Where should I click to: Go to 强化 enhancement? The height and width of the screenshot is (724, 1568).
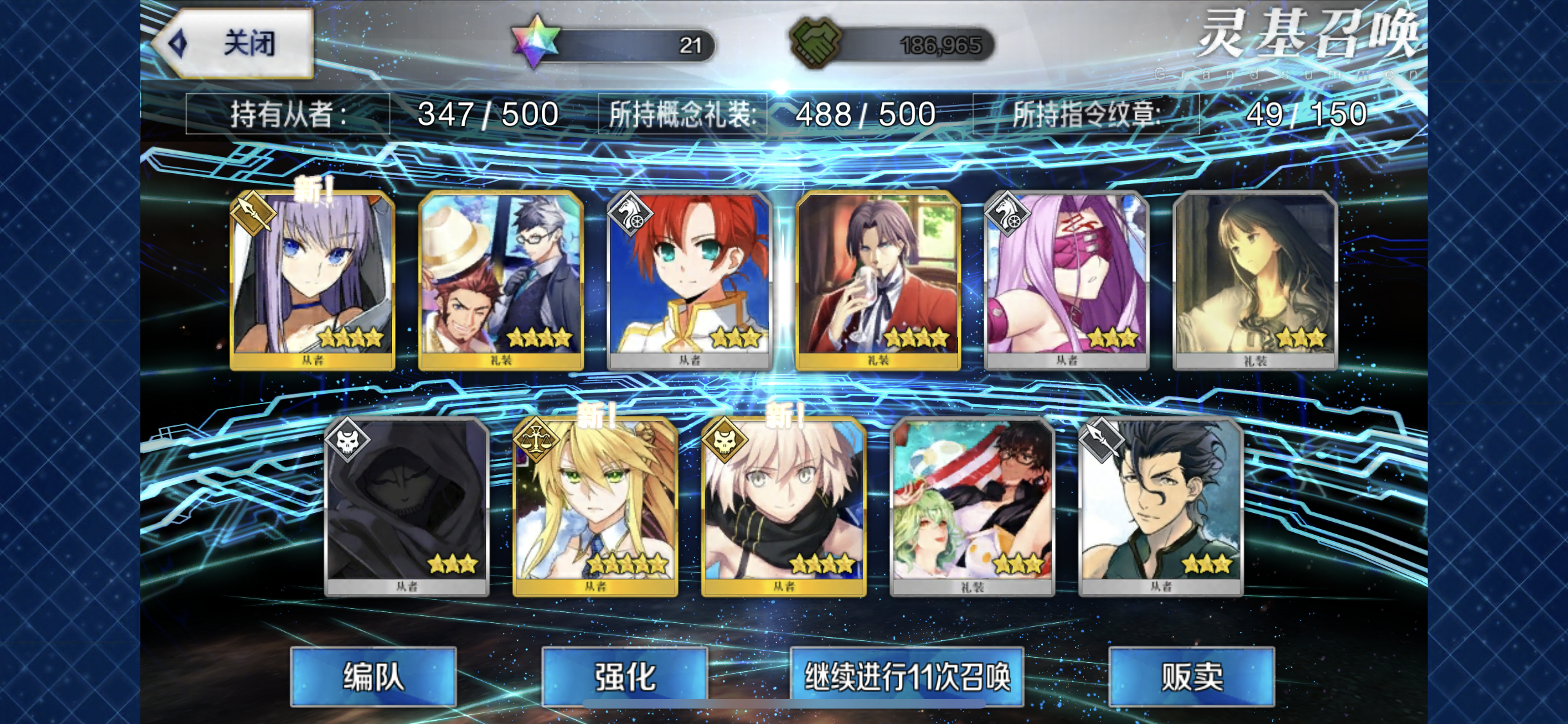point(624,677)
